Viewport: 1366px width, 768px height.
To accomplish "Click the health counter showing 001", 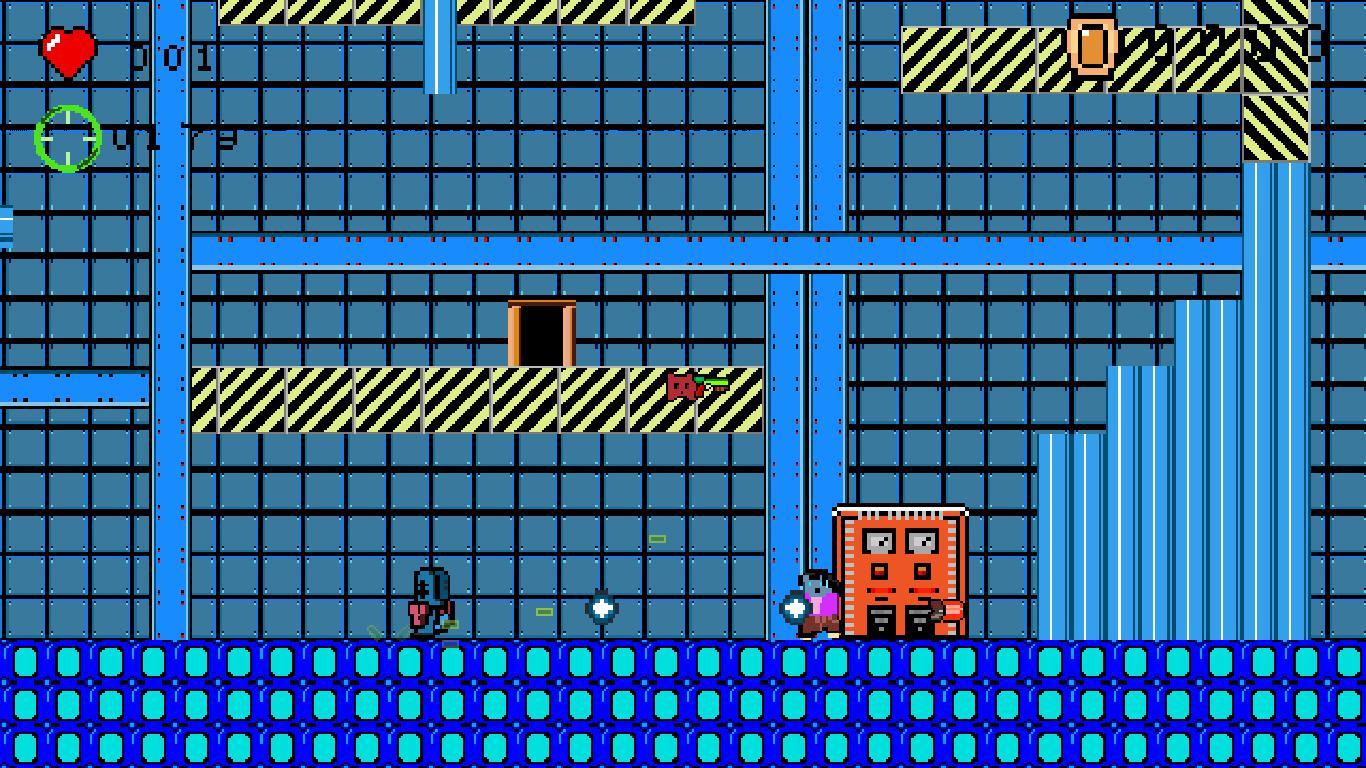I will 172,57.
